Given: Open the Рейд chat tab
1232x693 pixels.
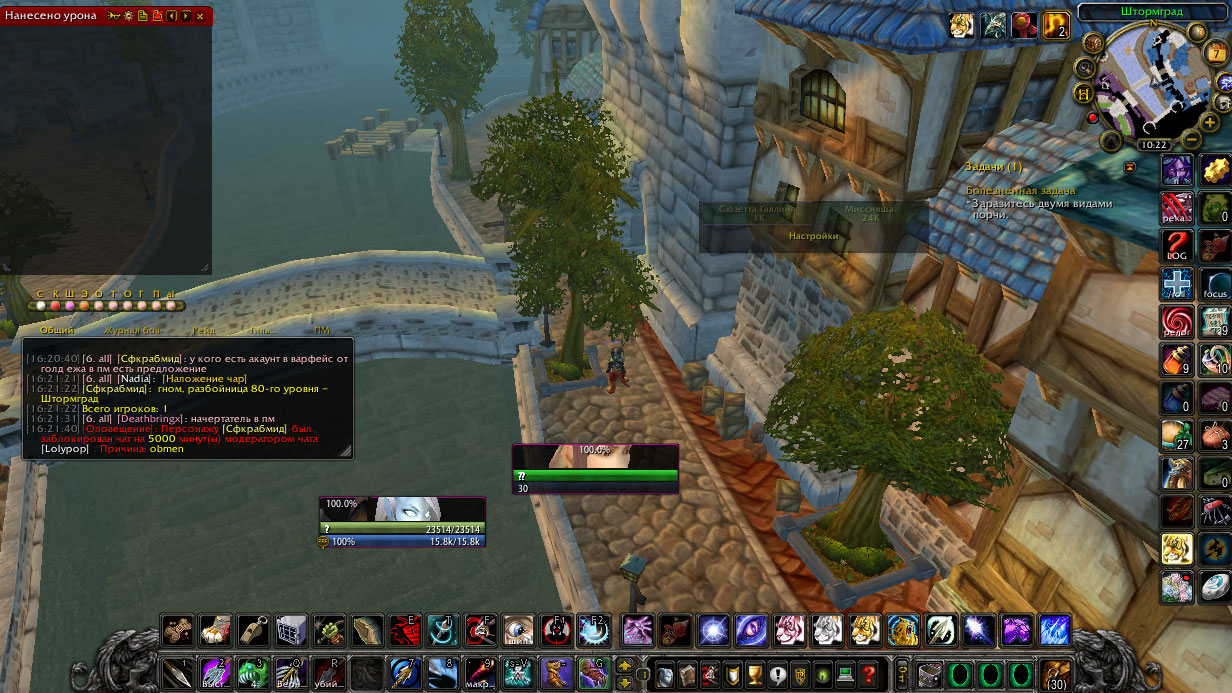Looking at the screenshot, I should click(x=204, y=330).
